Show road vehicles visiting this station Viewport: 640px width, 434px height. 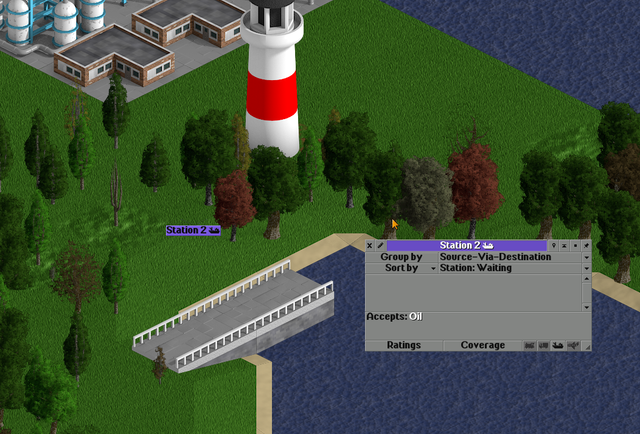[x=544, y=345]
